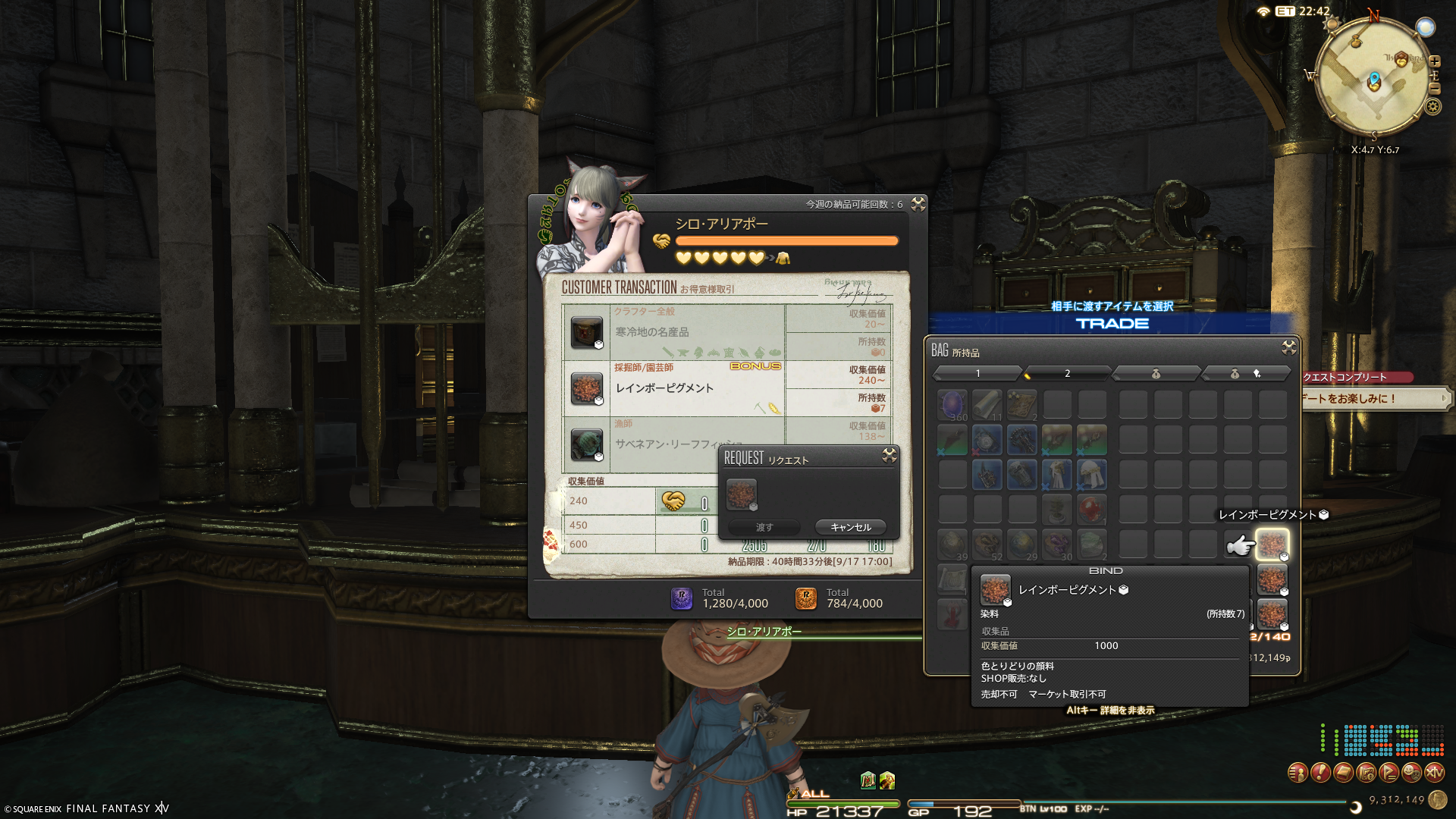The image size is (1456, 819).
Task: Zoom out the minimap with minus button
Action: [x=1435, y=89]
